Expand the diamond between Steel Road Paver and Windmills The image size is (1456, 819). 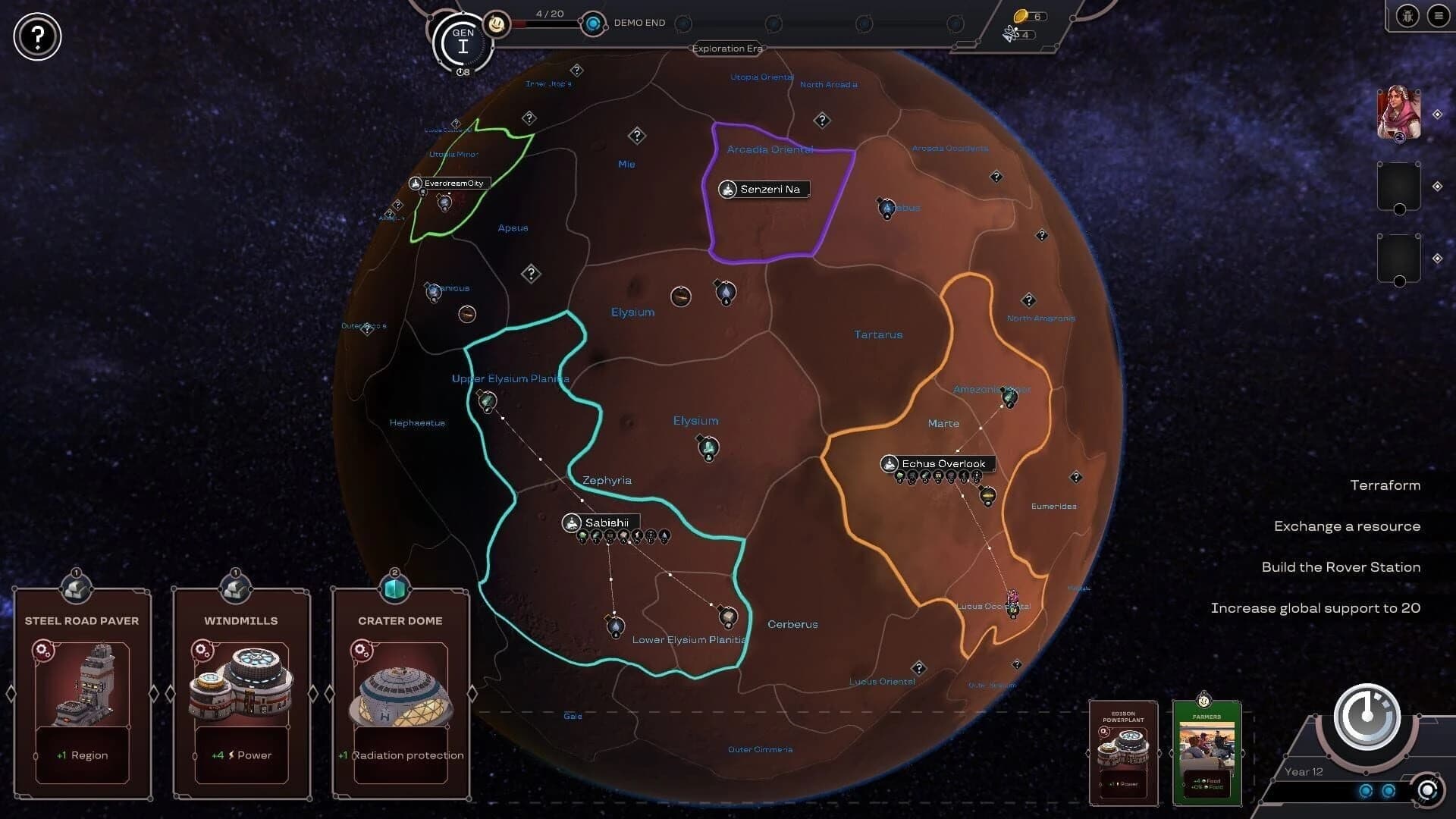coord(162,692)
